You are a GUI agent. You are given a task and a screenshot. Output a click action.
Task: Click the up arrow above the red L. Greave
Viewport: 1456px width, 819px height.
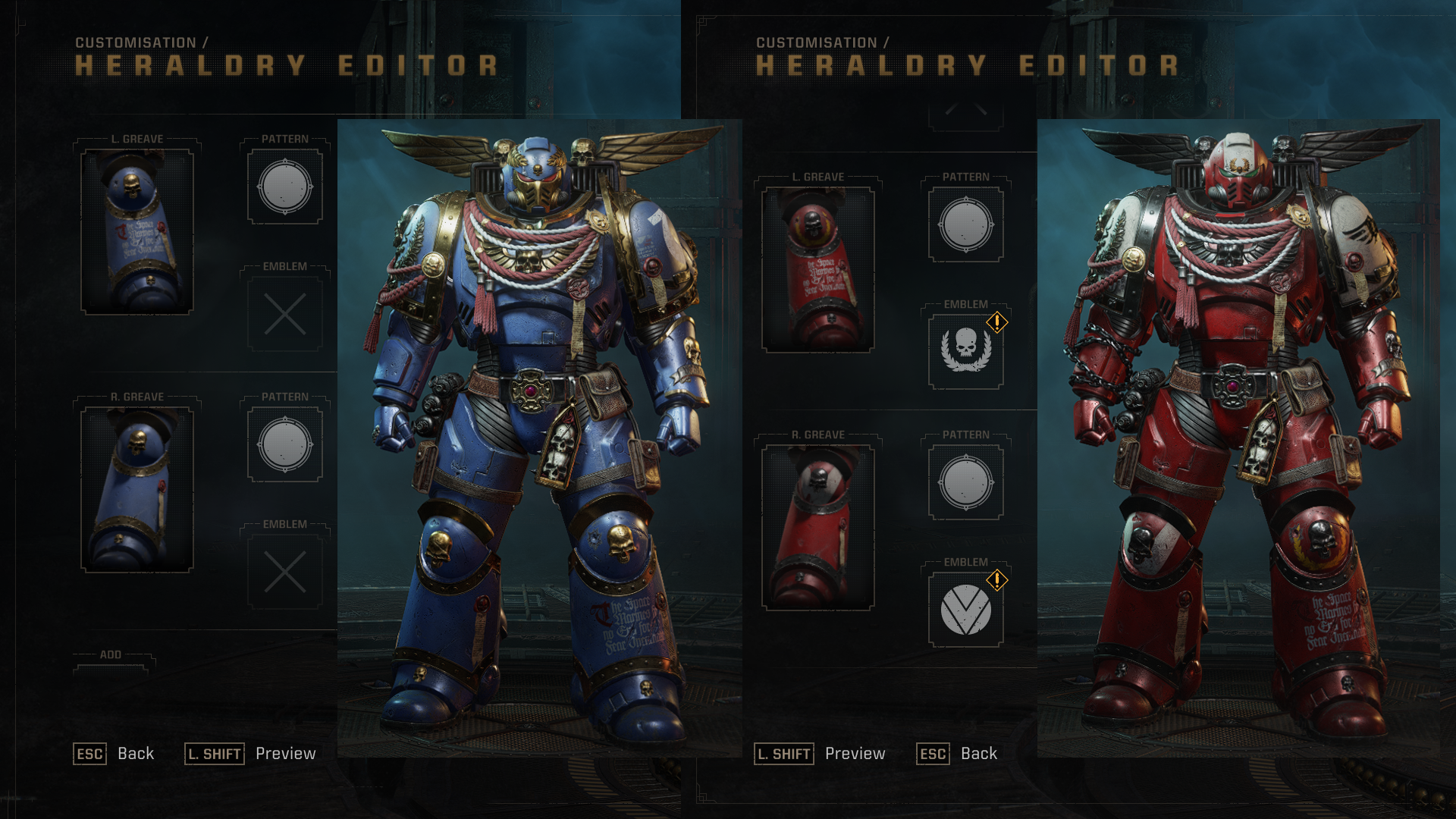tap(965, 112)
